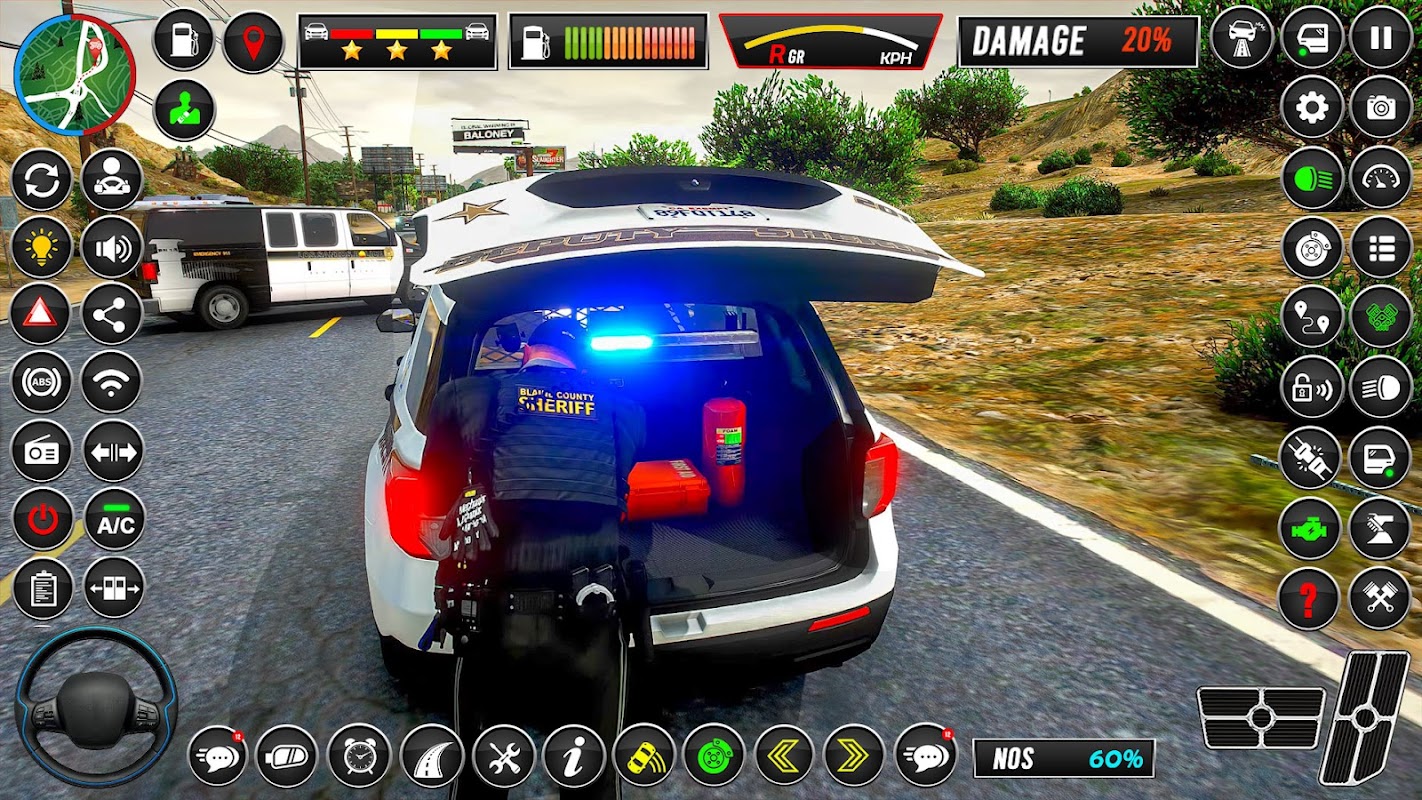Hit the red power button

42,519
